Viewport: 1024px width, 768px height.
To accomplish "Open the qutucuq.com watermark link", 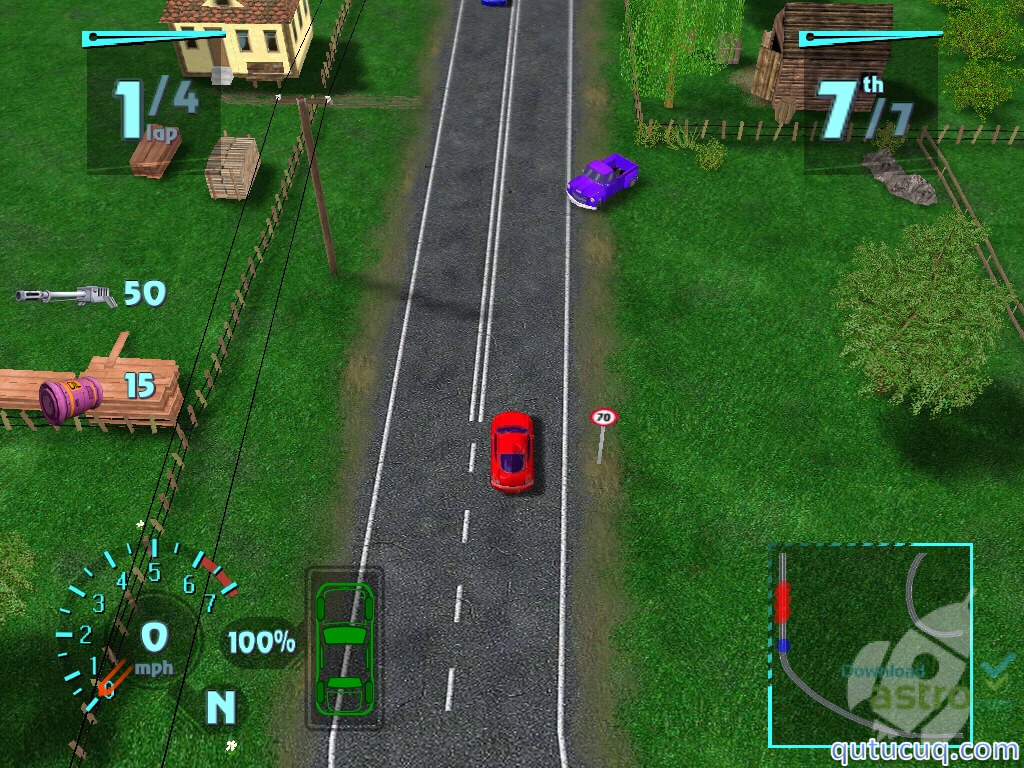I will click(x=923, y=750).
